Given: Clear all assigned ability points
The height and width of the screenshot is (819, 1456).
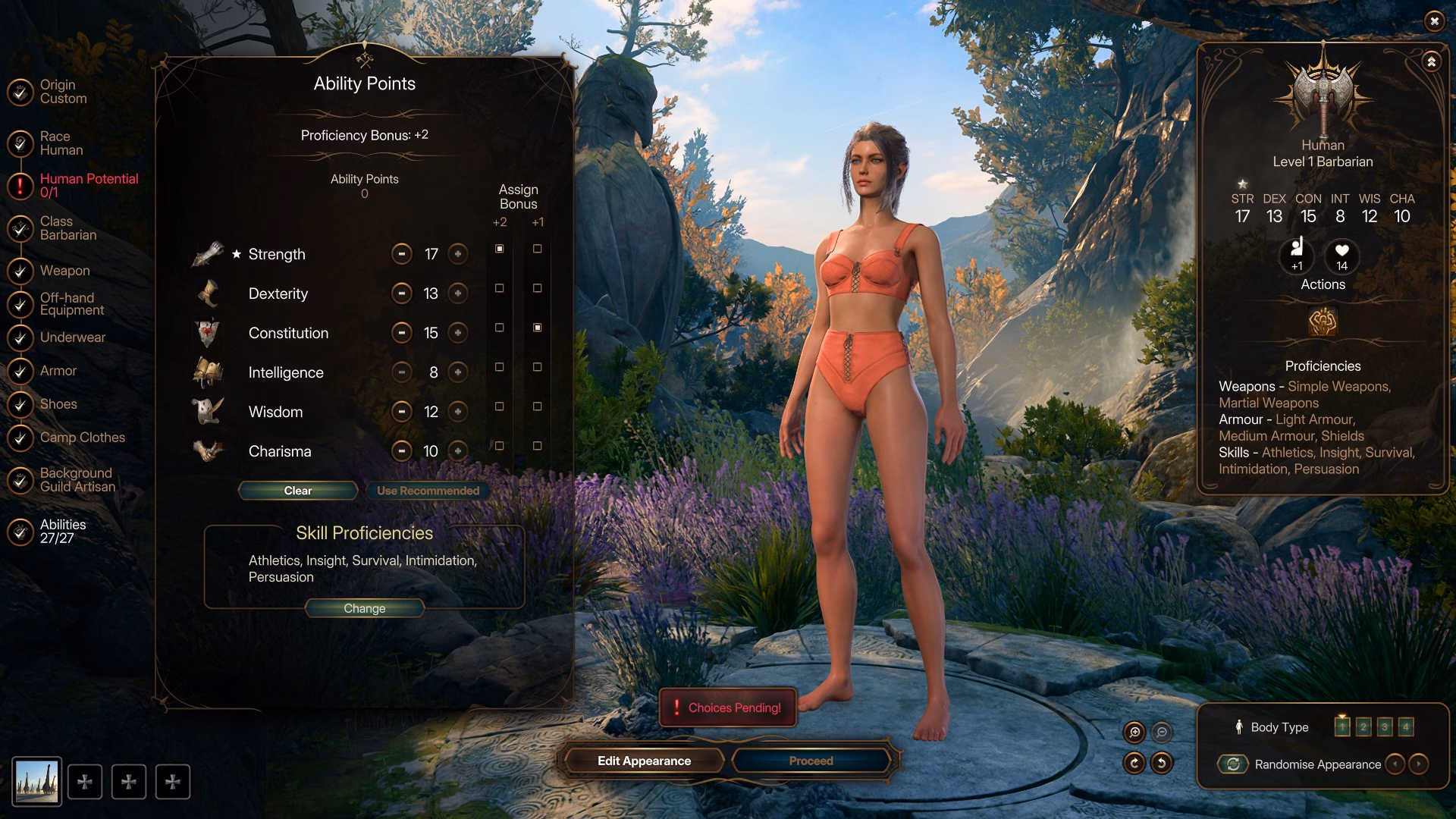Looking at the screenshot, I should pyautogui.click(x=298, y=491).
